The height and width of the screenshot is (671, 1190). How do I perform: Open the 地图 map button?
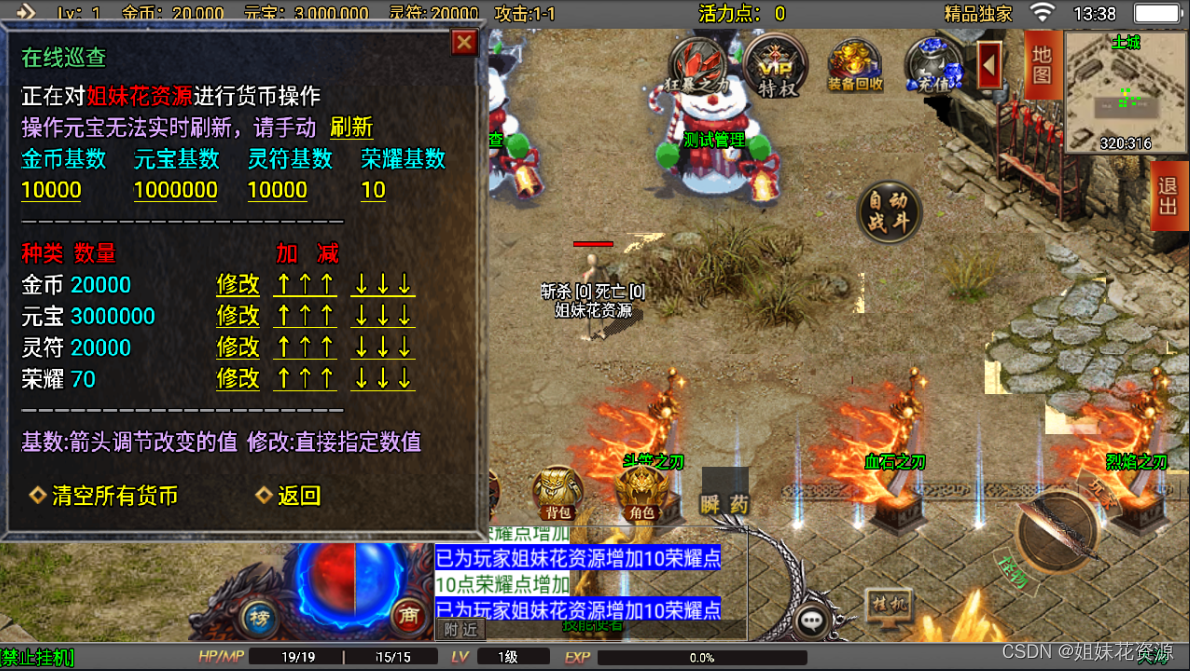[1042, 65]
